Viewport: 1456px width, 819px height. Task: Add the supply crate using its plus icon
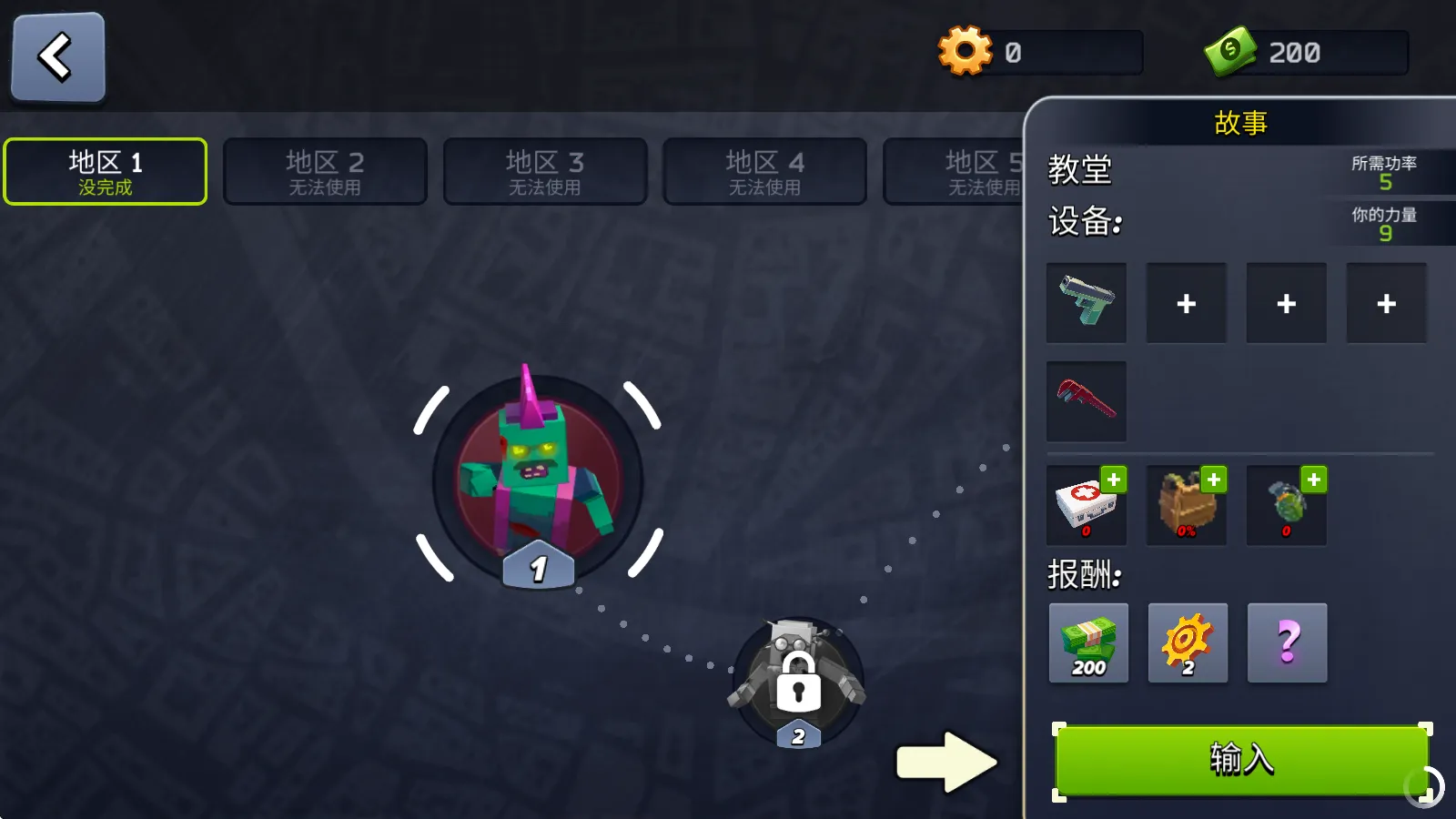click(1214, 480)
